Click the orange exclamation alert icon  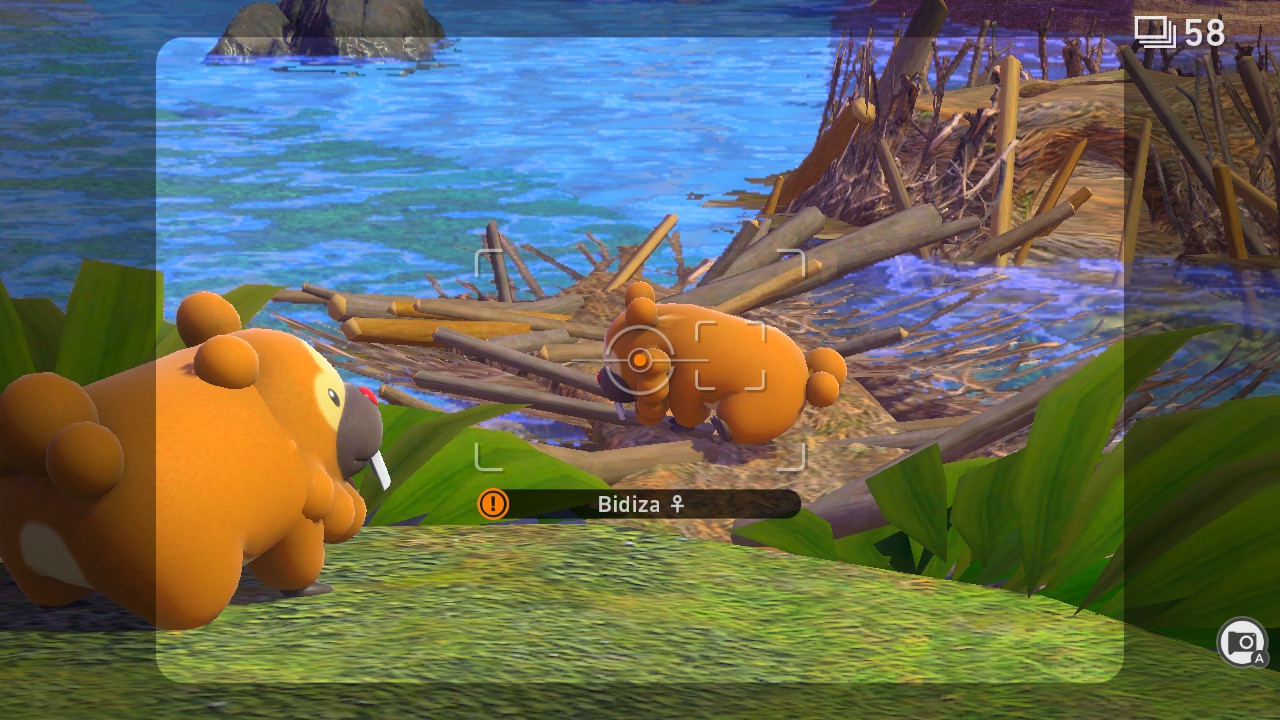coord(493,504)
